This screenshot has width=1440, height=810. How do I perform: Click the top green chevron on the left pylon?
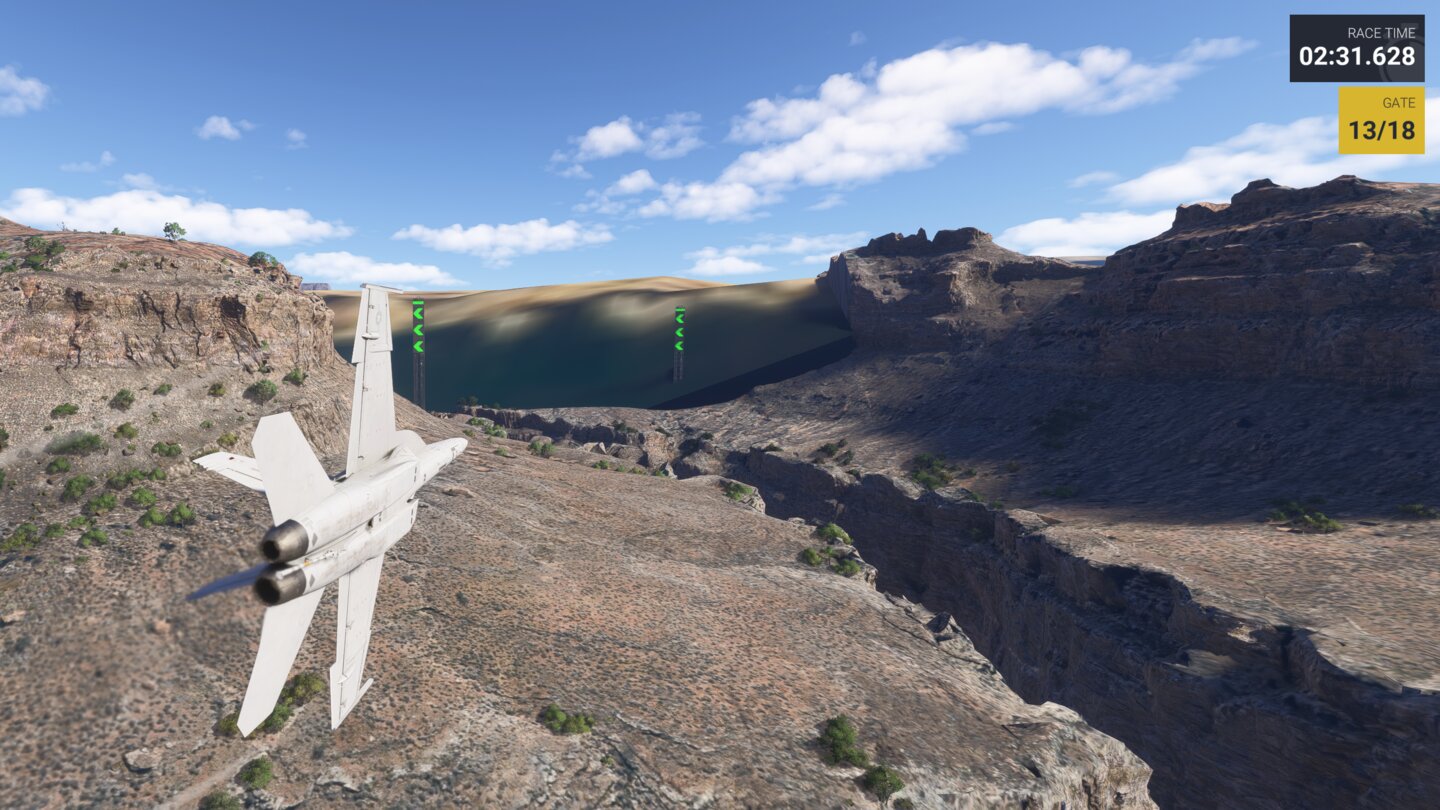[418, 314]
